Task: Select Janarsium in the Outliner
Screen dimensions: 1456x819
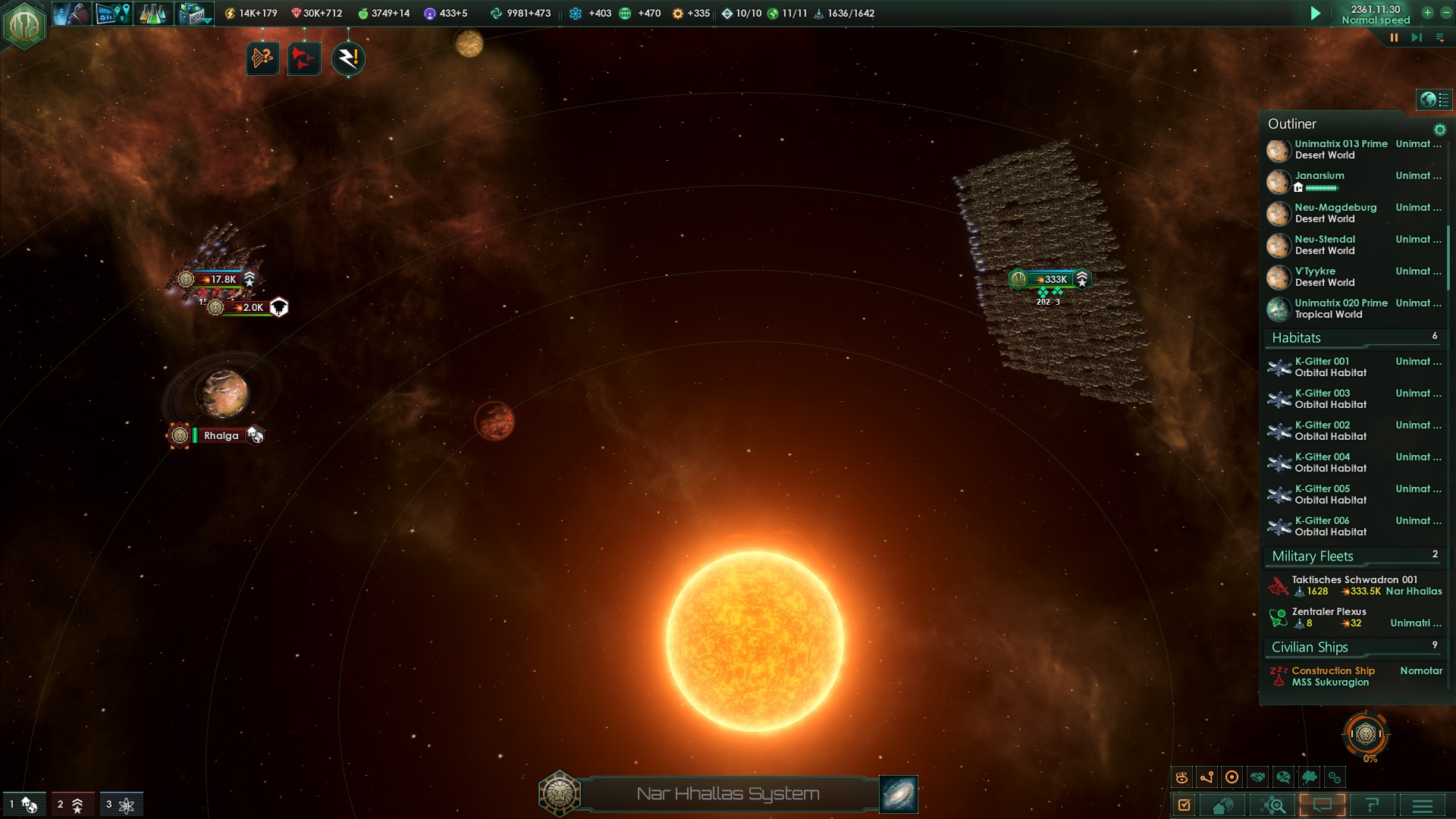Action: (1319, 176)
